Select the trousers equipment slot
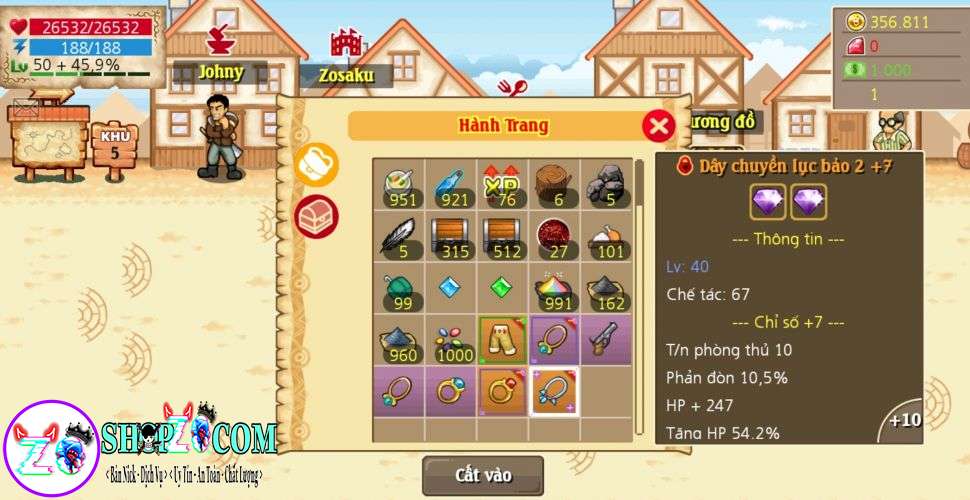 (504, 340)
